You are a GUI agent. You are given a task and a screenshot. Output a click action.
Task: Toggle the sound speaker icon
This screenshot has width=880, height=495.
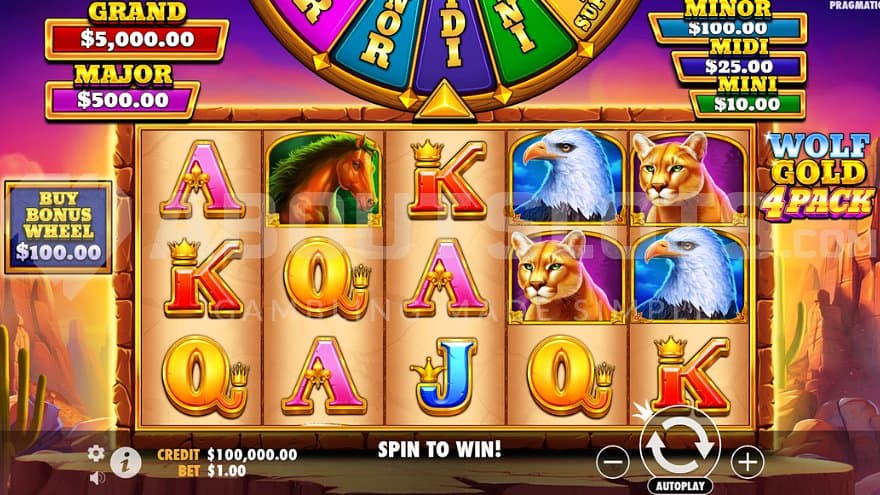coord(97,477)
